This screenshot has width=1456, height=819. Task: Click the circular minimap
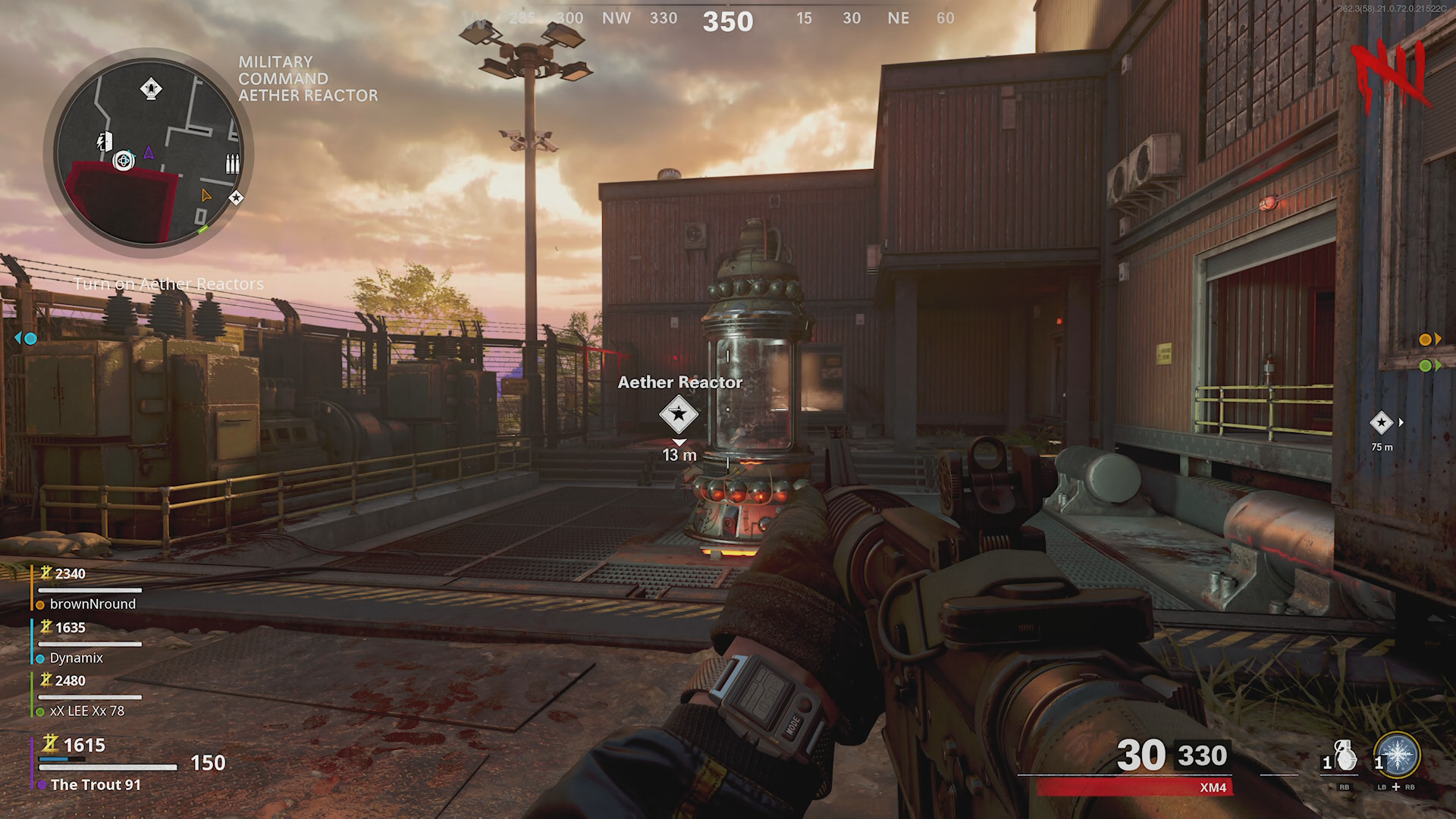pyautogui.click(x=149, y=150)
